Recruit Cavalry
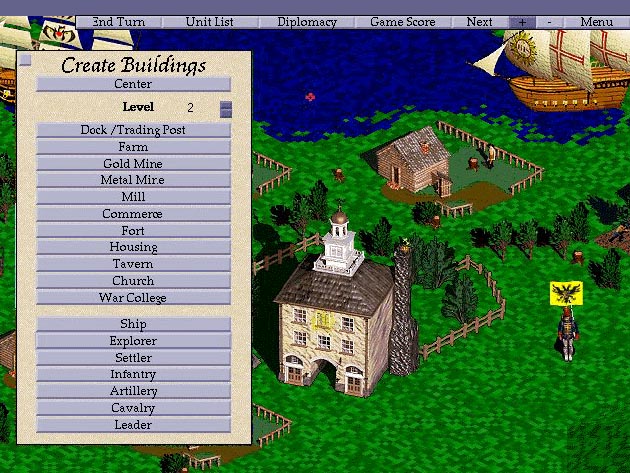The height and width of the screenshot is (473, 630). pos(134,408)
